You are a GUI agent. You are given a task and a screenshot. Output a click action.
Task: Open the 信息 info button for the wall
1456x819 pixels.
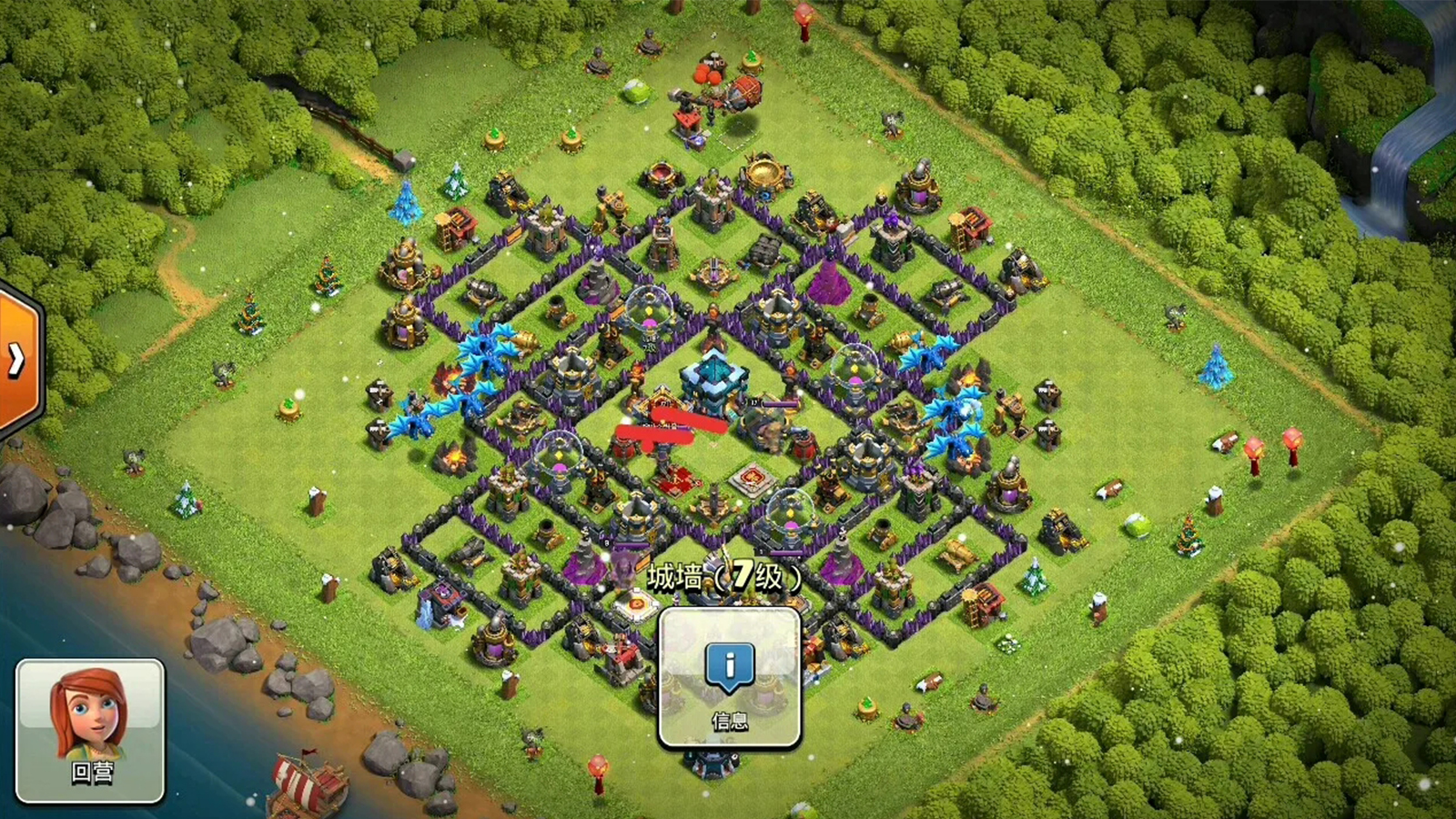coord(729,678)
